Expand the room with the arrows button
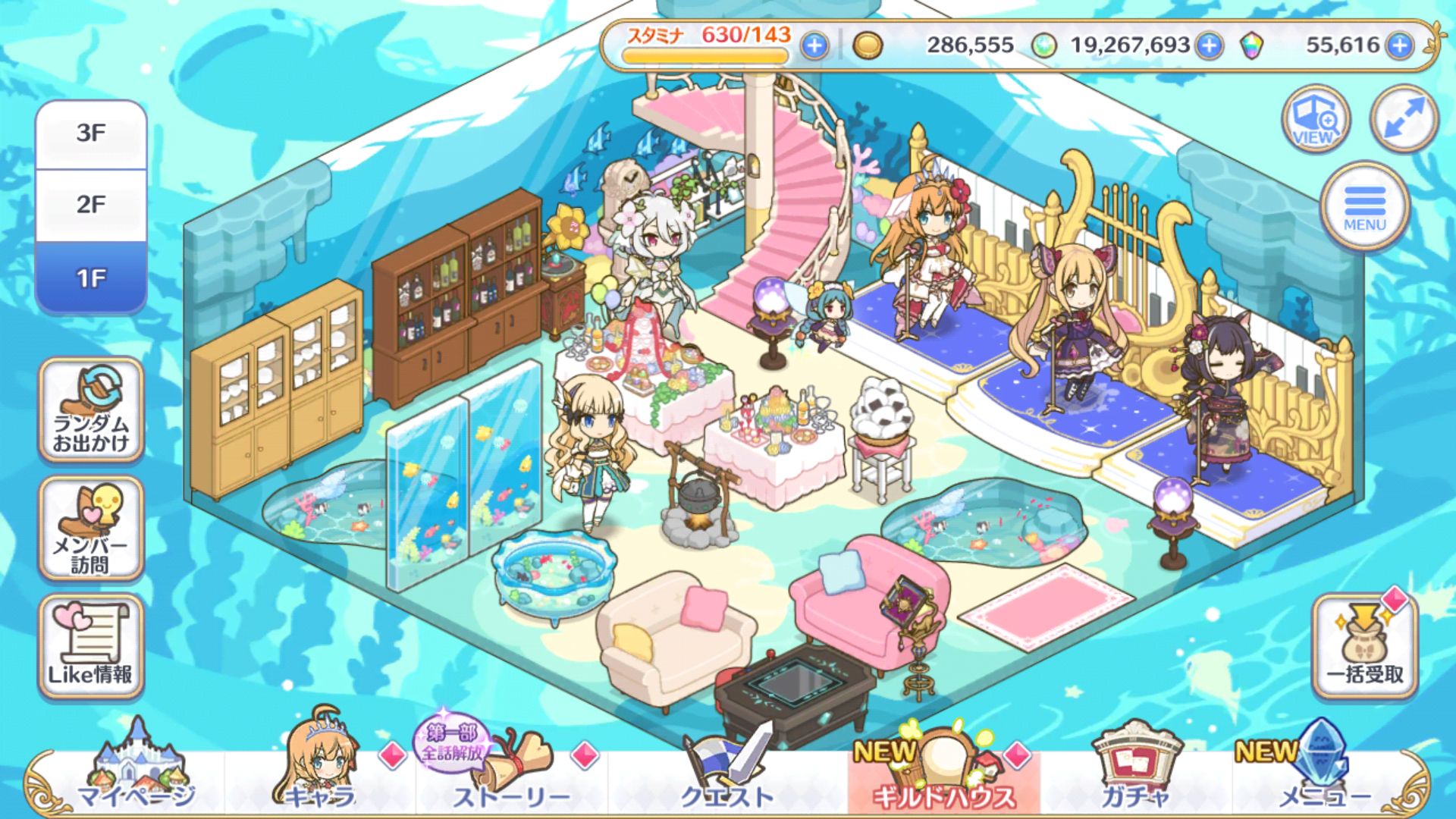 1404,119
